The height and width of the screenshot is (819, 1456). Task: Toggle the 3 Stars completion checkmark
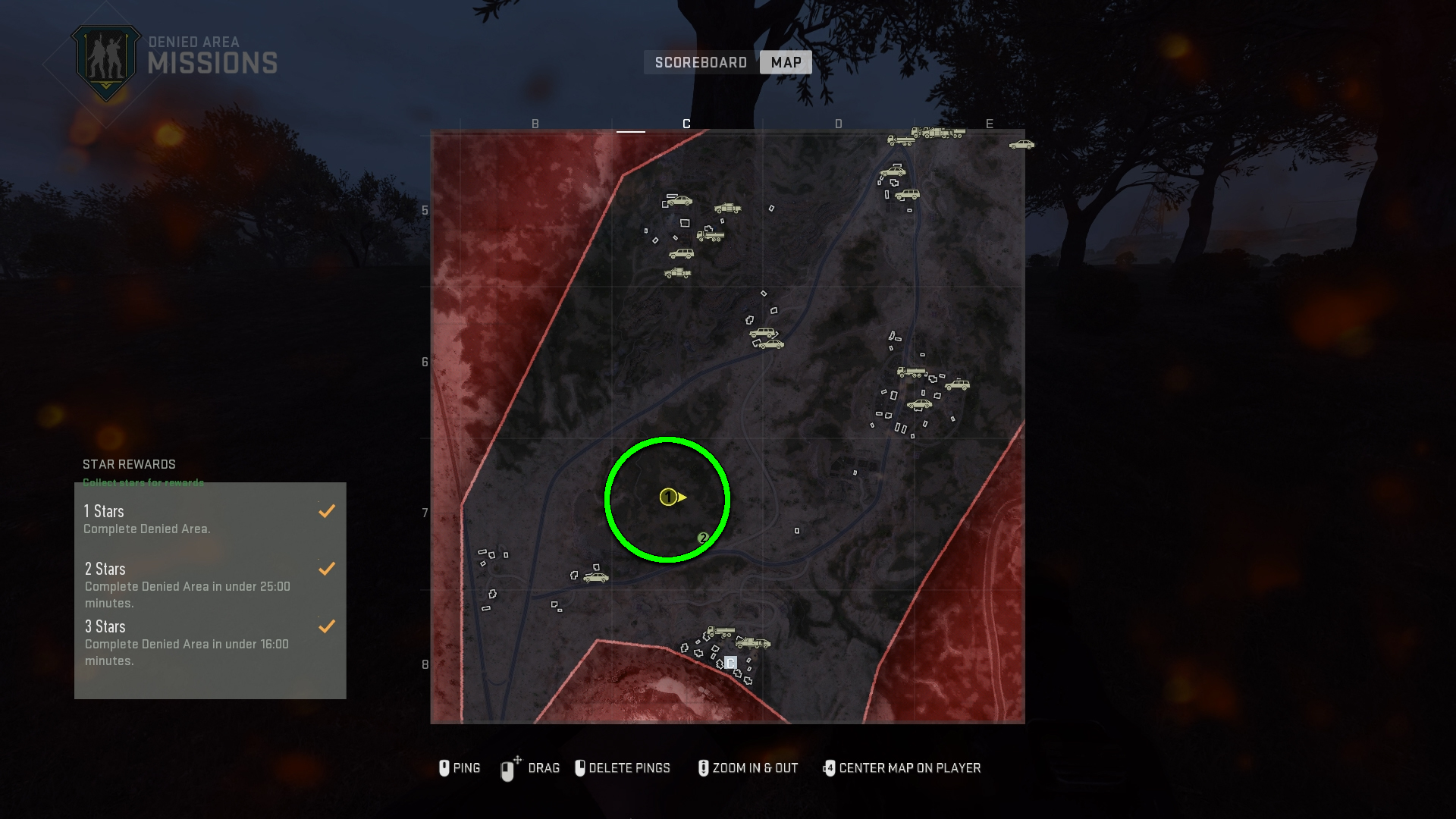pyautogui.click(x=327, y=626)
